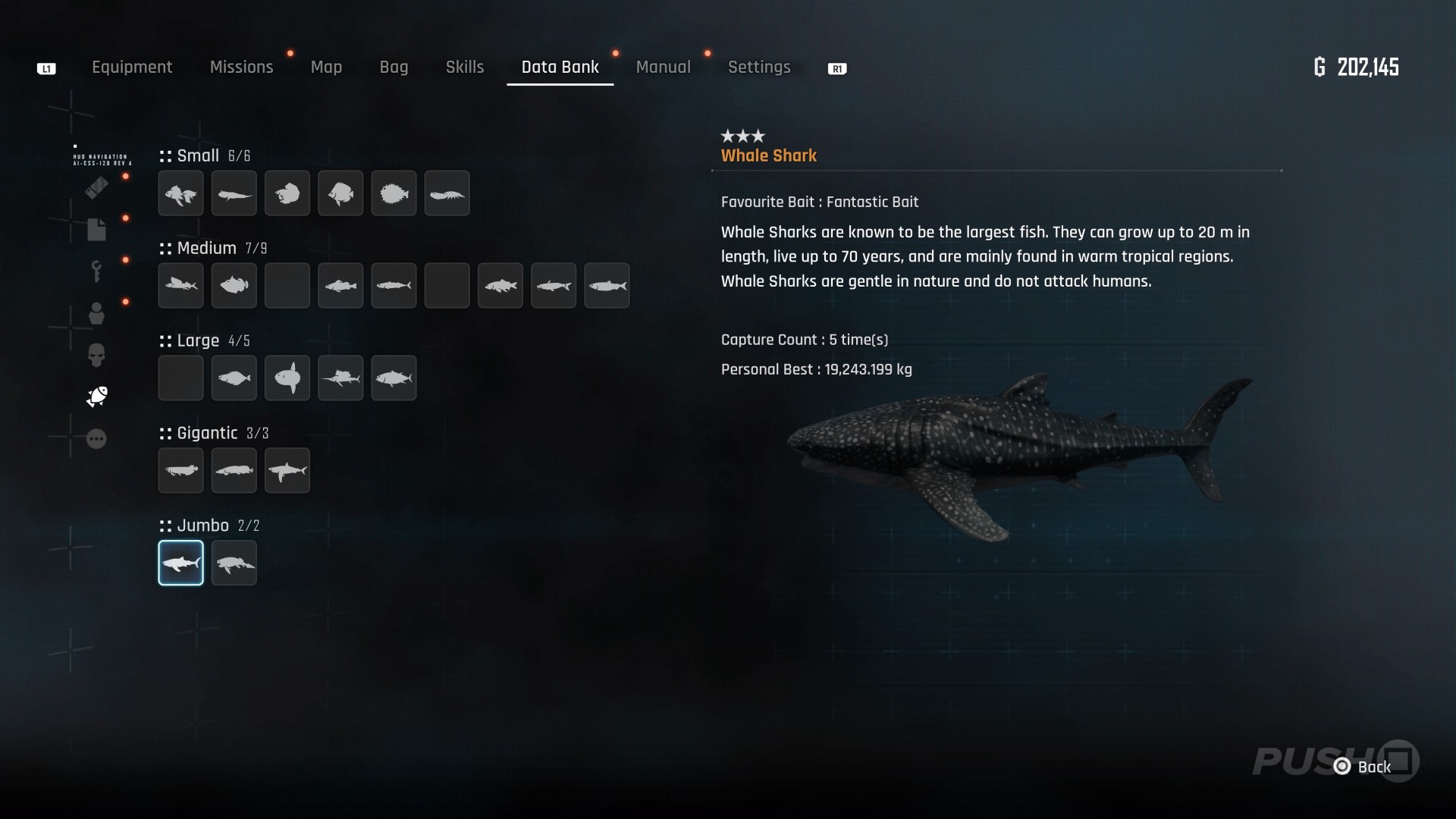The width and height of the screenshot is (1456, 819).
Task: Select the skull category in the sidebar
Action: coord(96,355)
